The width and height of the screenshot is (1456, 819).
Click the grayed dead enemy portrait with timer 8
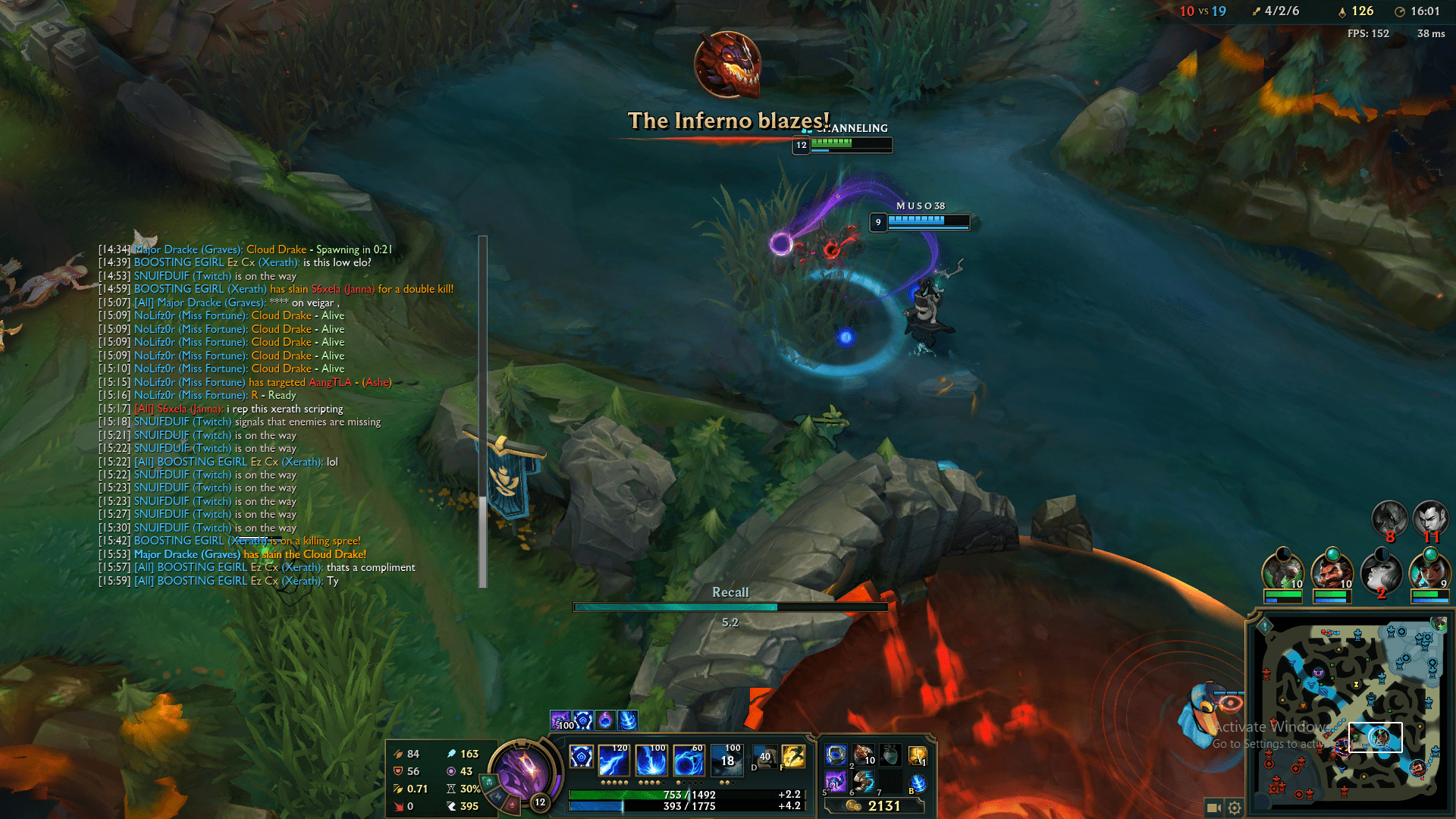click(1389, 516)
